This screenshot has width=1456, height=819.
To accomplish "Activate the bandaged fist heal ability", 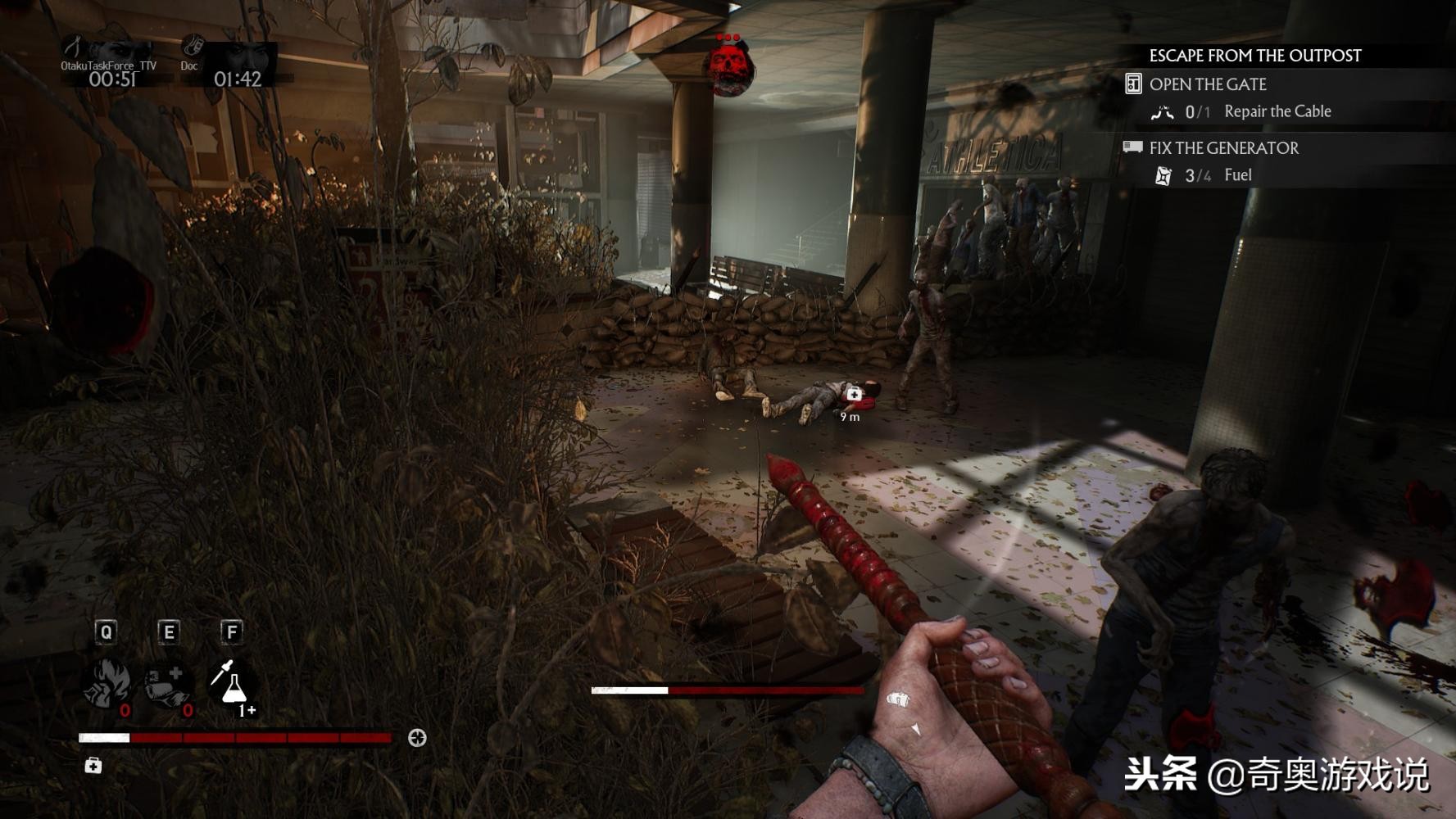I will [168, 684].
